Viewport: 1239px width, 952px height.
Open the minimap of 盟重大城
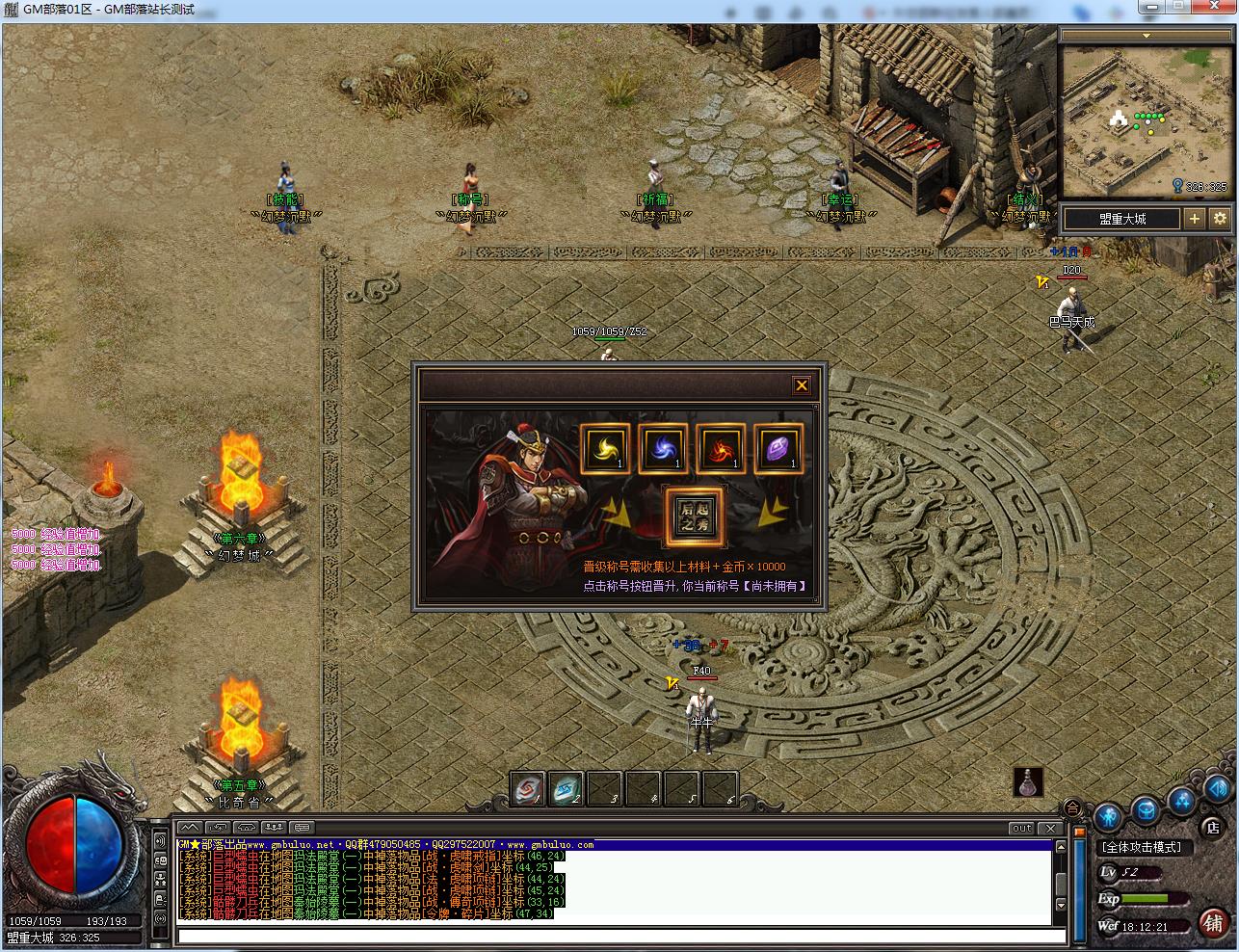pos(1145,121)
